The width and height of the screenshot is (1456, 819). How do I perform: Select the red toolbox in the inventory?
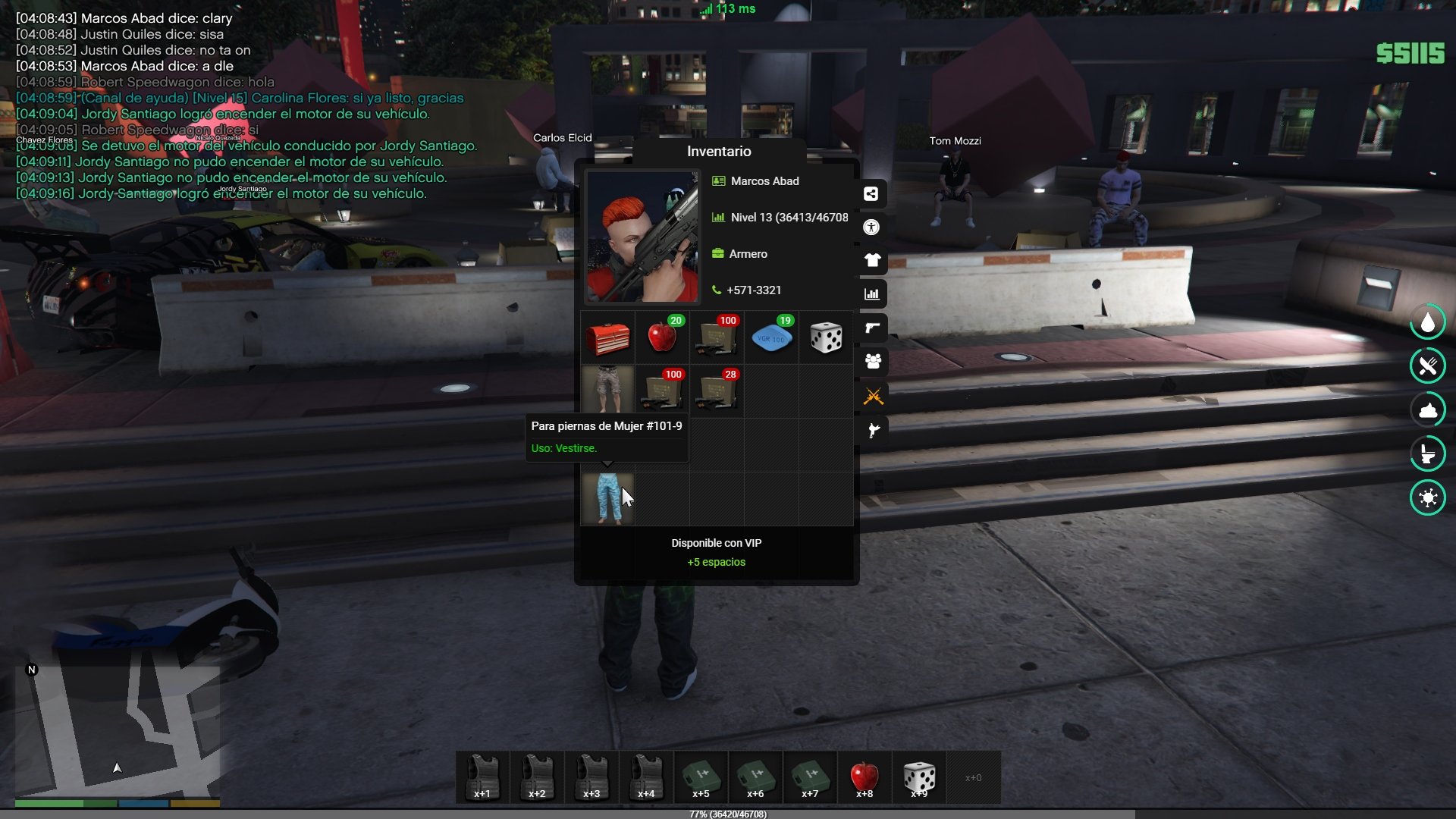pyautogui.click(x=607, y=337)
